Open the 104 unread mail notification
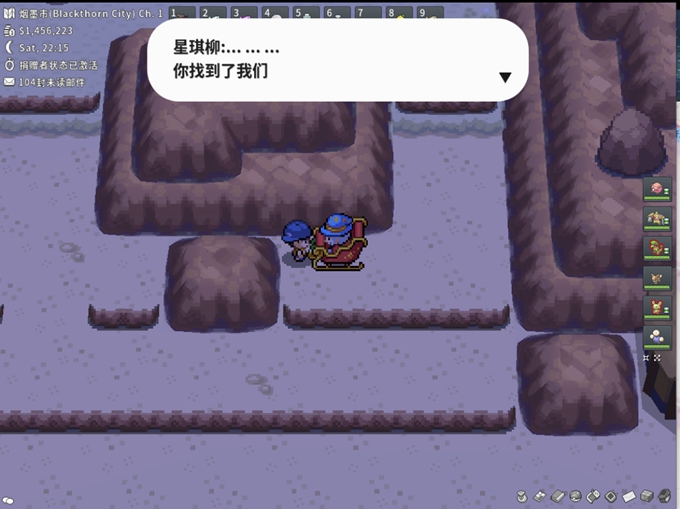 (50, 81)
